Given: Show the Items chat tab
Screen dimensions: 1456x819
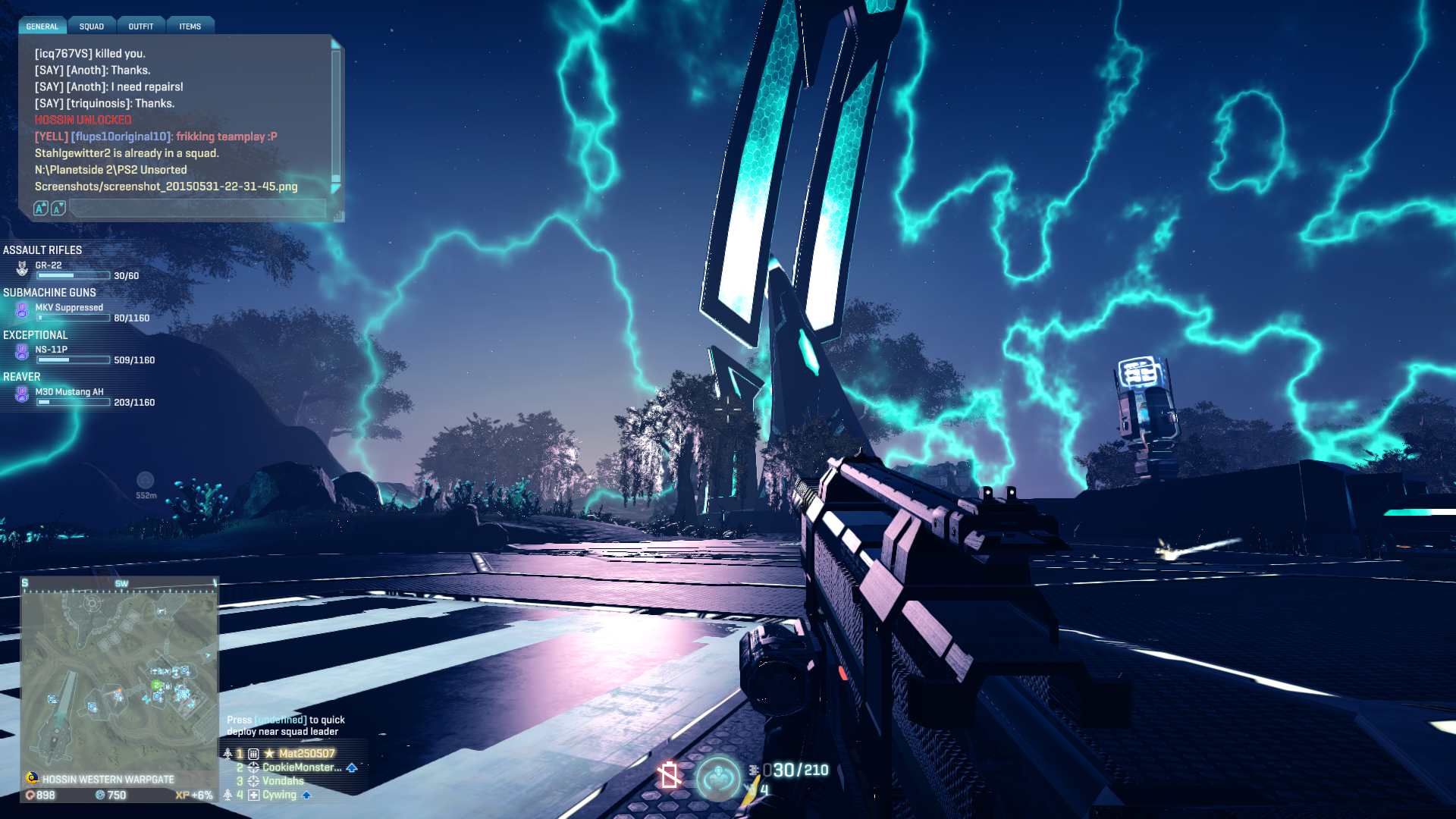Looking at the screenshot, I should [x=190, y=27].
